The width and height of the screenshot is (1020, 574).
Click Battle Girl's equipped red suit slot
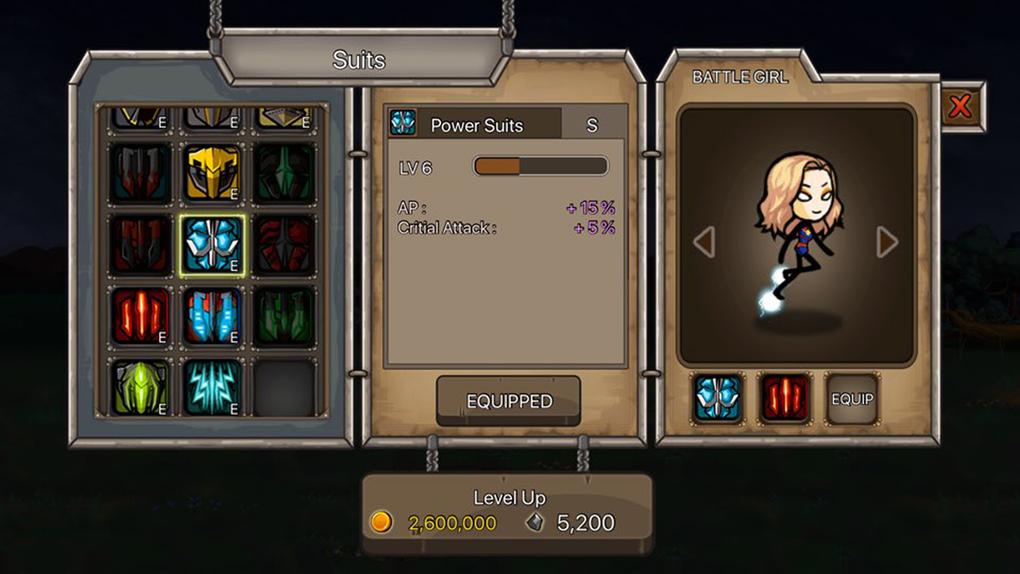point(785,399)
